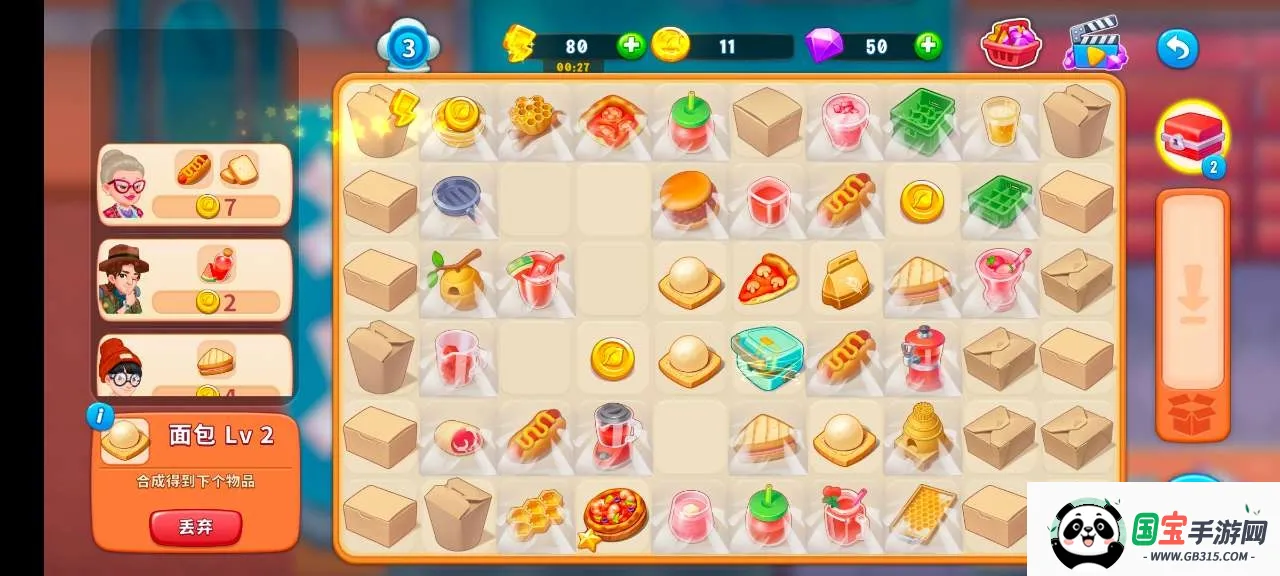Select the whole pizza with star tile
Screen dimensions: 1280x576
coord(612,515)
